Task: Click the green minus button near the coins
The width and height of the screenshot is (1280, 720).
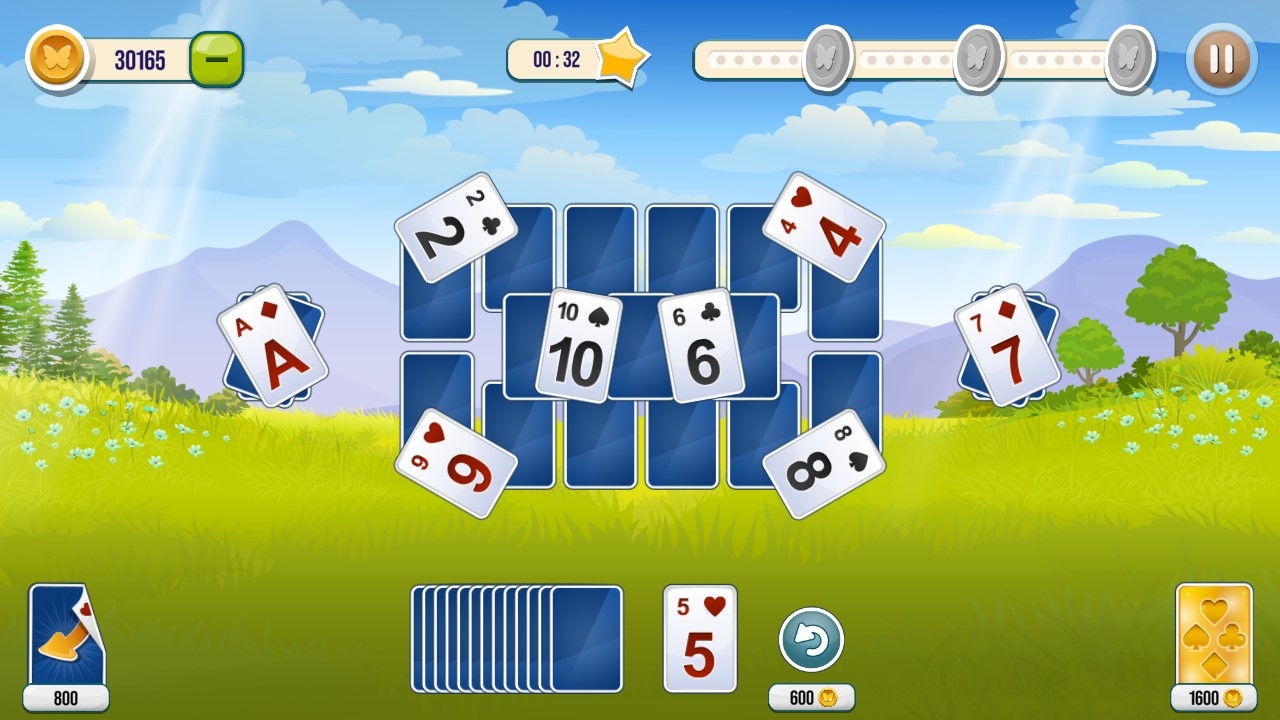Action: [216, 58]
